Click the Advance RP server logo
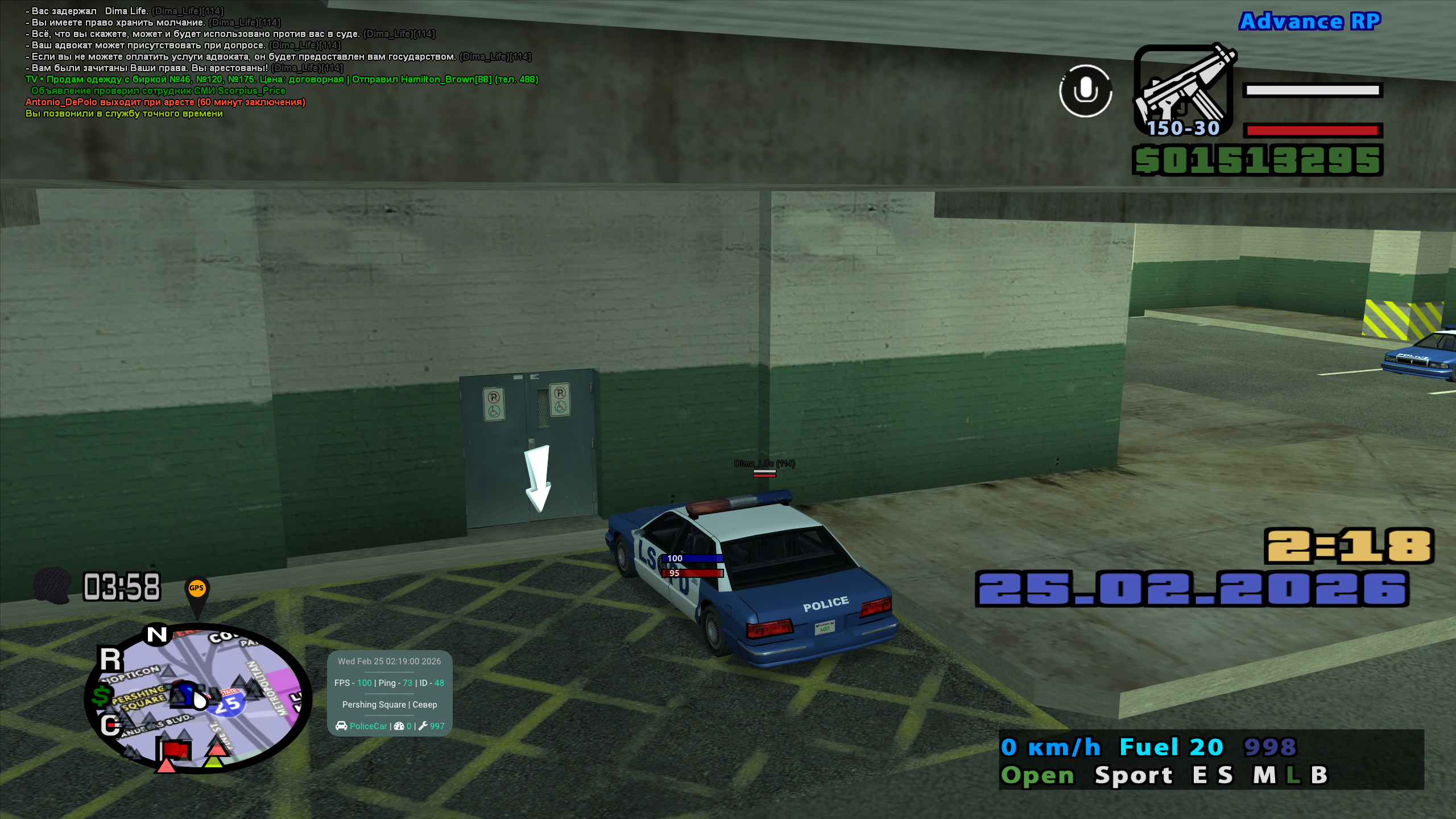This screenshot has width=1456, height=819. coord(1310,22)
